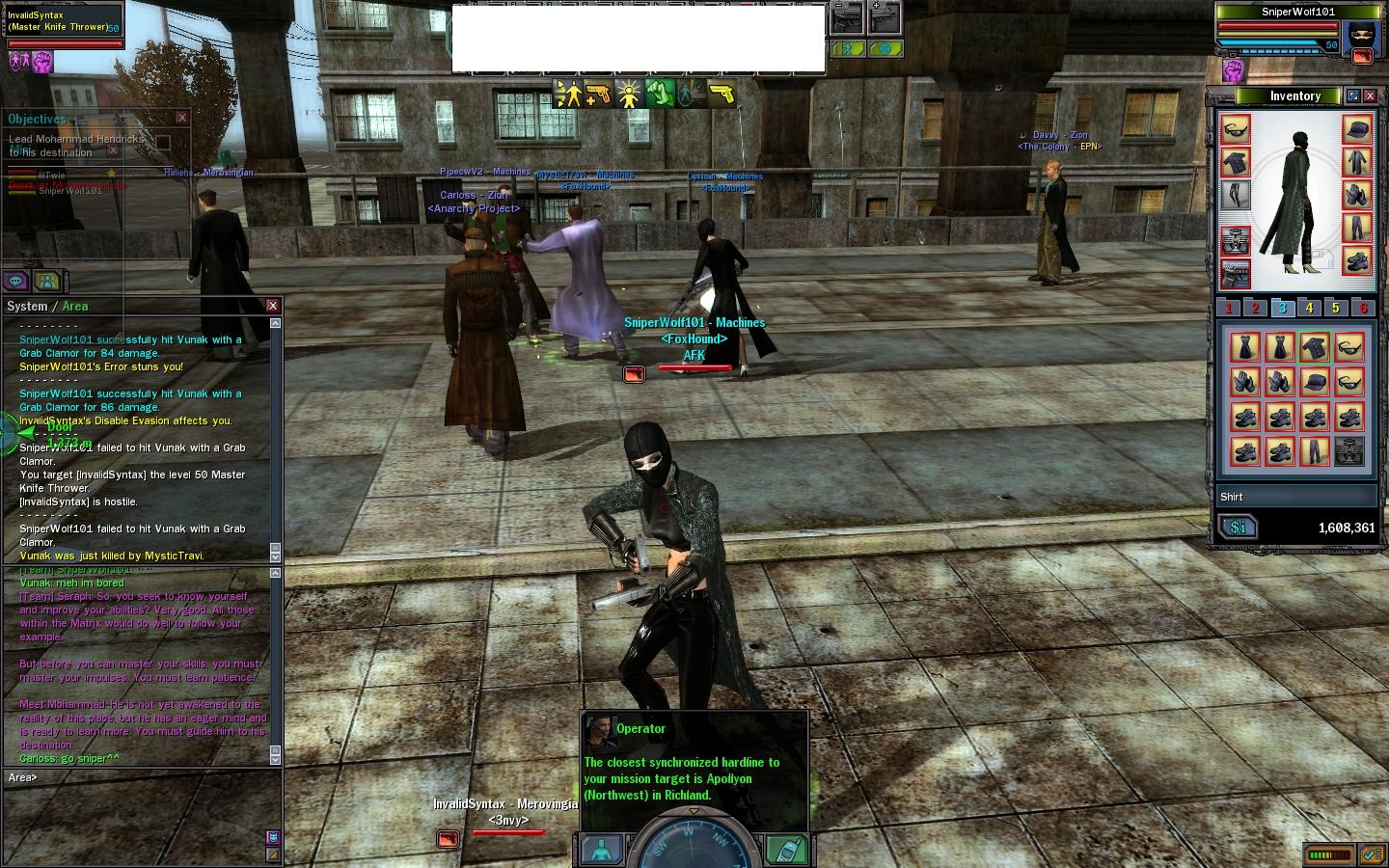Click the equipped coat slot
1389x868 pixels.
pos(1357,162)
